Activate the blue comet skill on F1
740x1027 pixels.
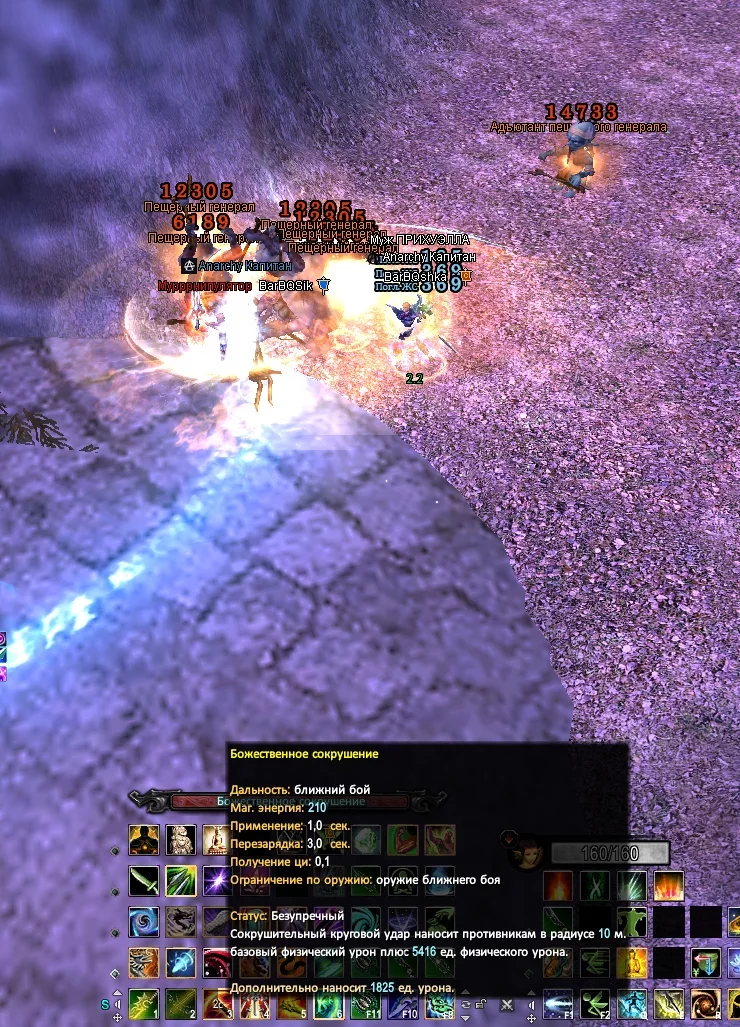pyautogui.click(x=558, y=1003)
